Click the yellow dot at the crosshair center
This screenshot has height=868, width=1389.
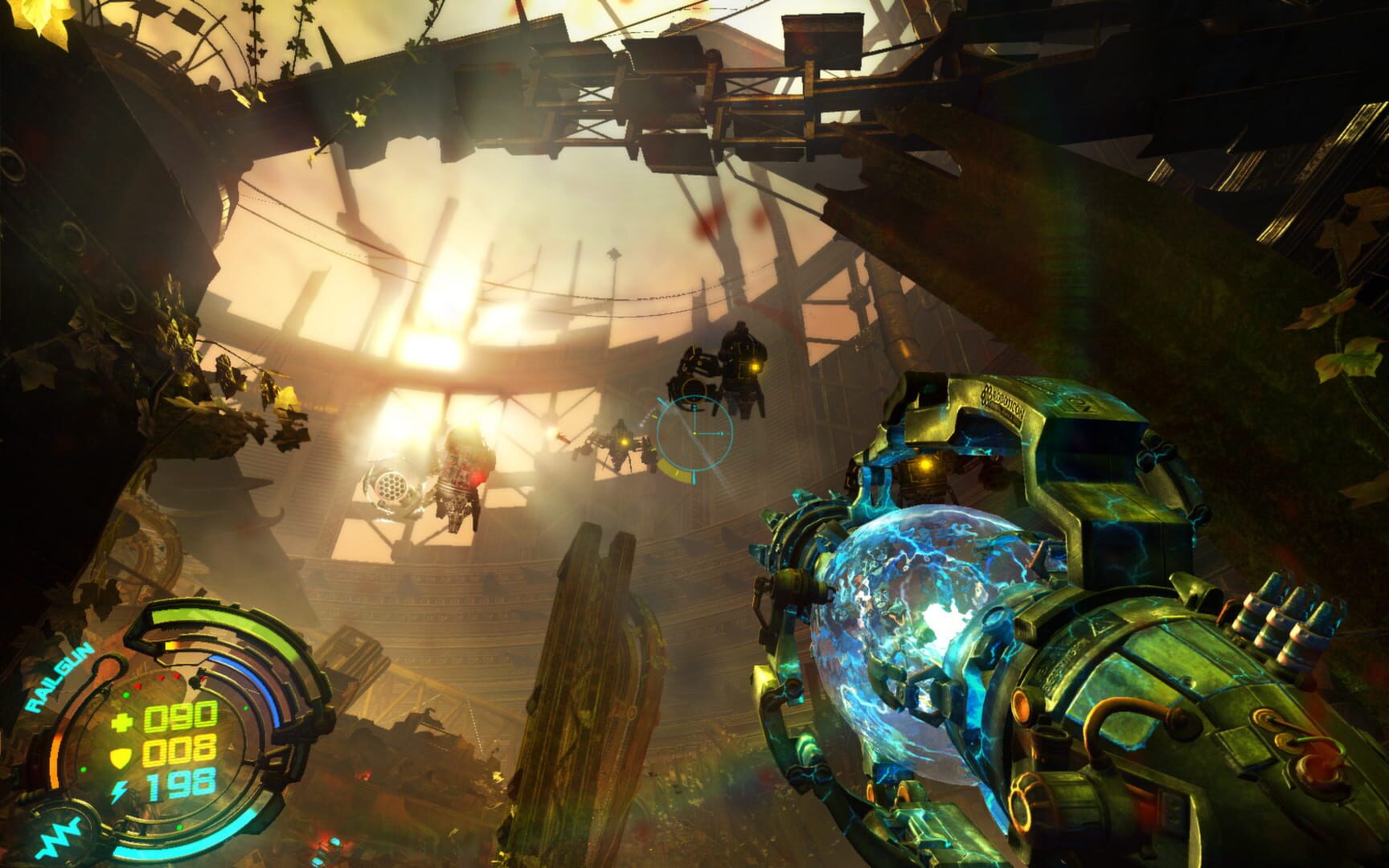pos(694,433)
